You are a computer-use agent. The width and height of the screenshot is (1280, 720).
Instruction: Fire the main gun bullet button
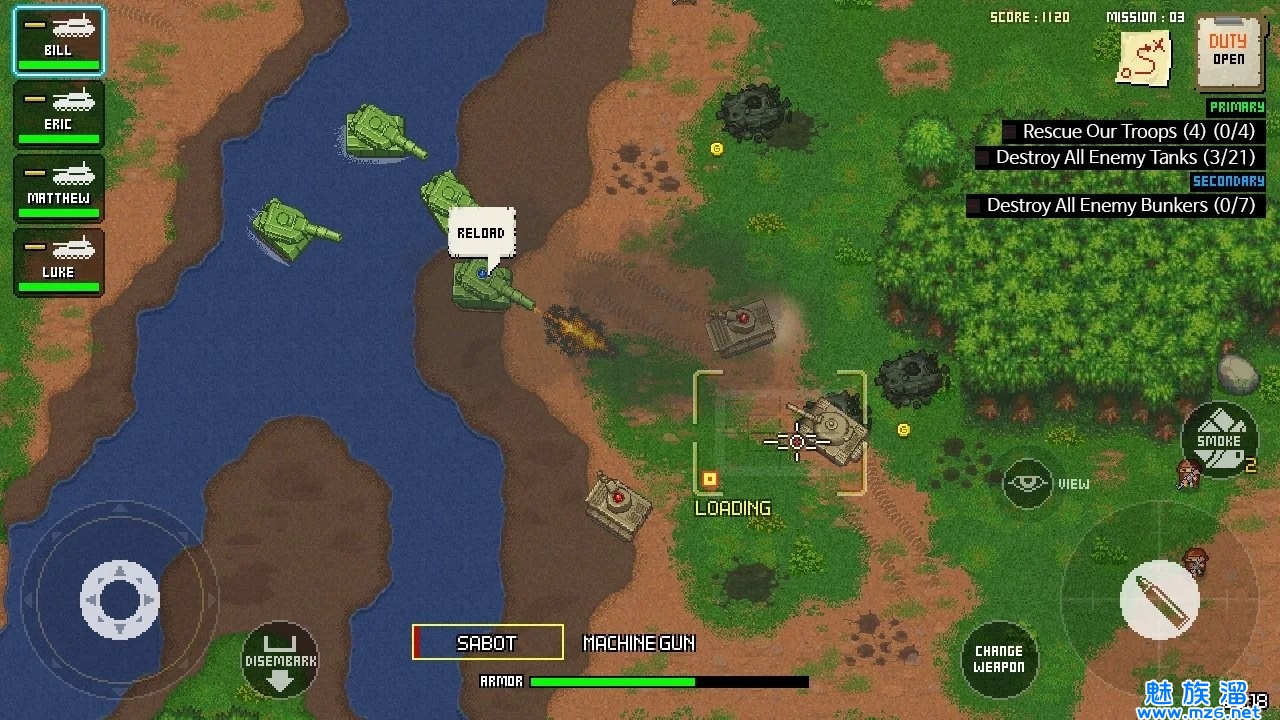pos(1158,600)
